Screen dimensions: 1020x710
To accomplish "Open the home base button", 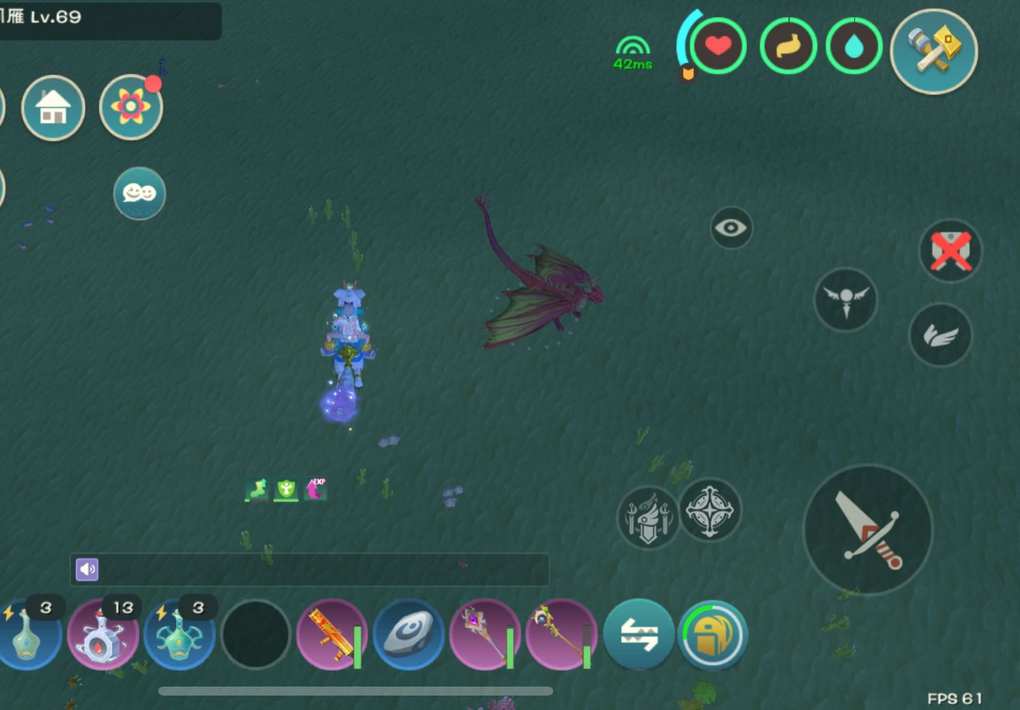I will 53,108.
